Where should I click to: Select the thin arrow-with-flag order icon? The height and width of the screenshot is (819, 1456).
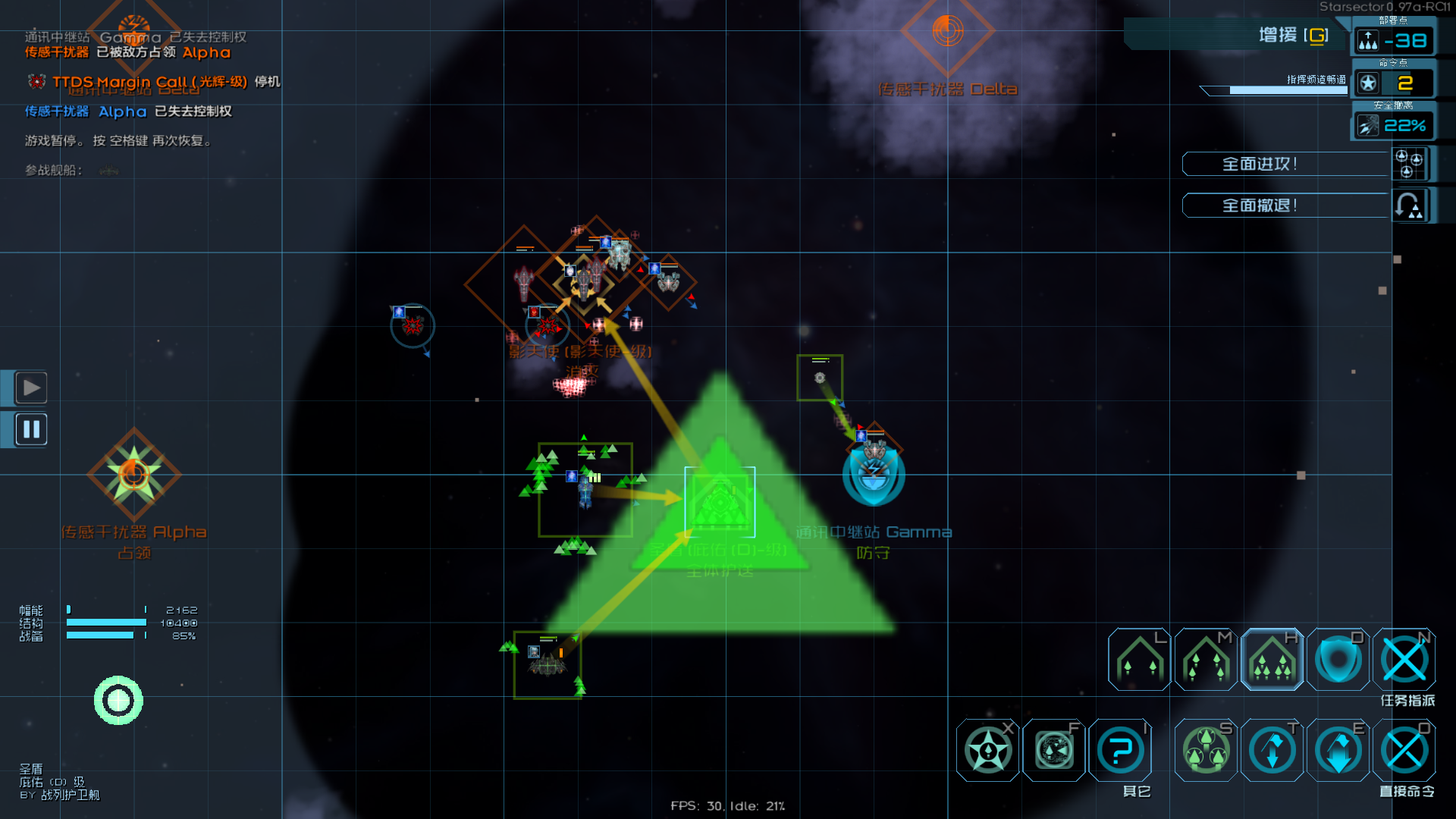click(x=1272, y=751)
